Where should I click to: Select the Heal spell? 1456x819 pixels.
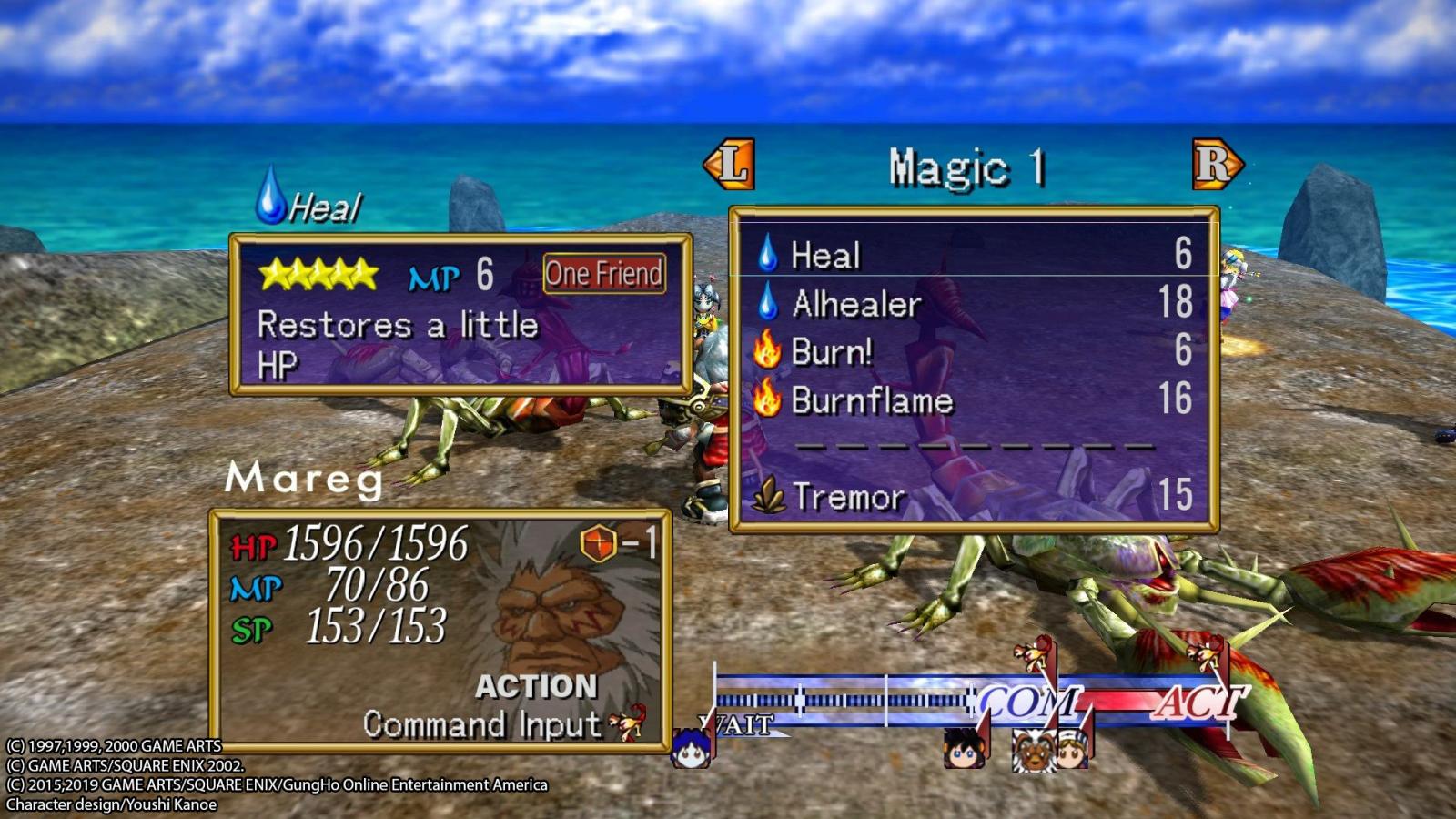(x=825, y=255)
